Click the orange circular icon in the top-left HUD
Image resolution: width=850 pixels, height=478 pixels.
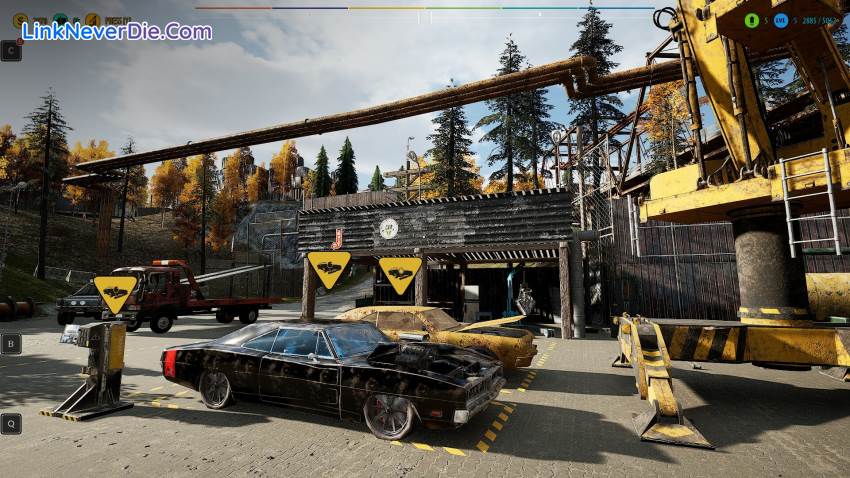tap(92, 19)
